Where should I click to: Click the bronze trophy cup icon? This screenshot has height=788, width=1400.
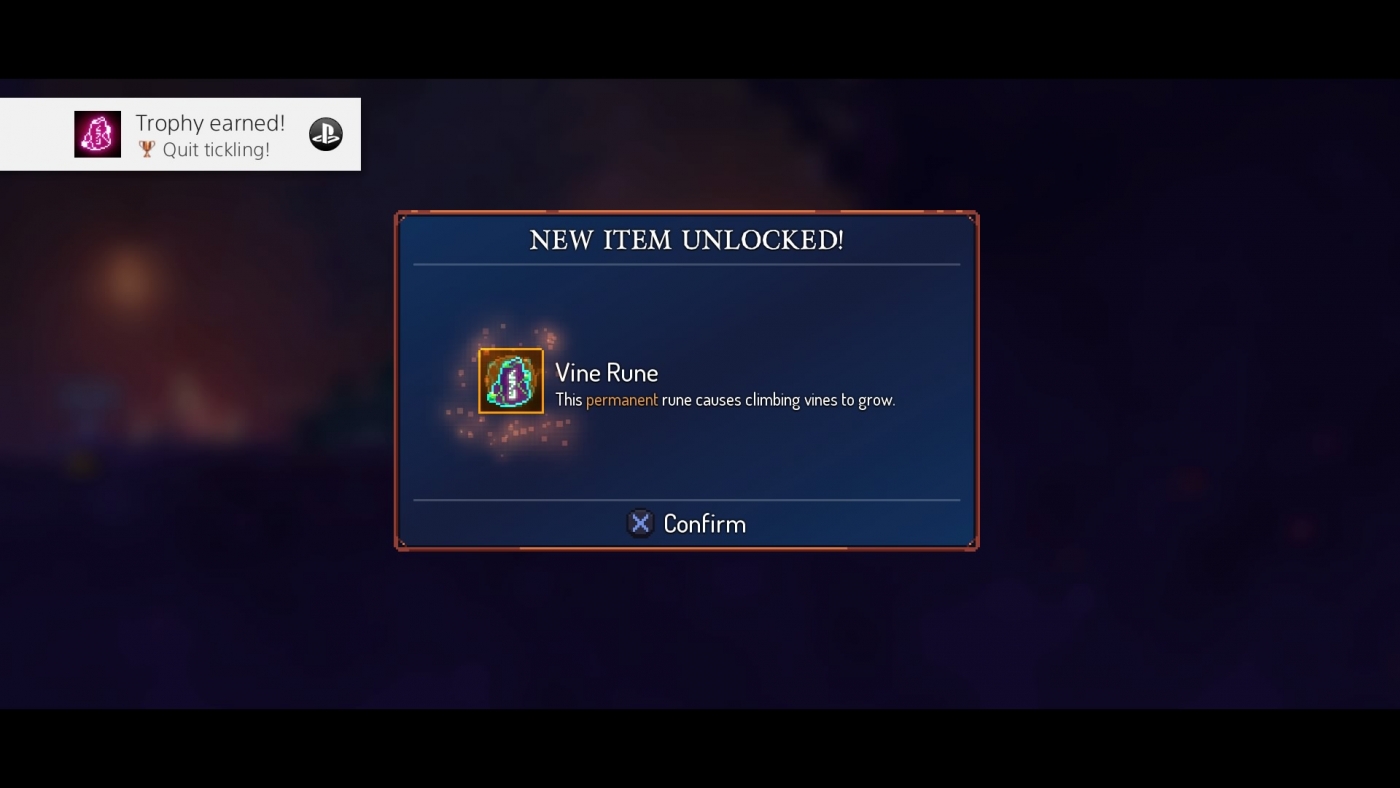146,149
